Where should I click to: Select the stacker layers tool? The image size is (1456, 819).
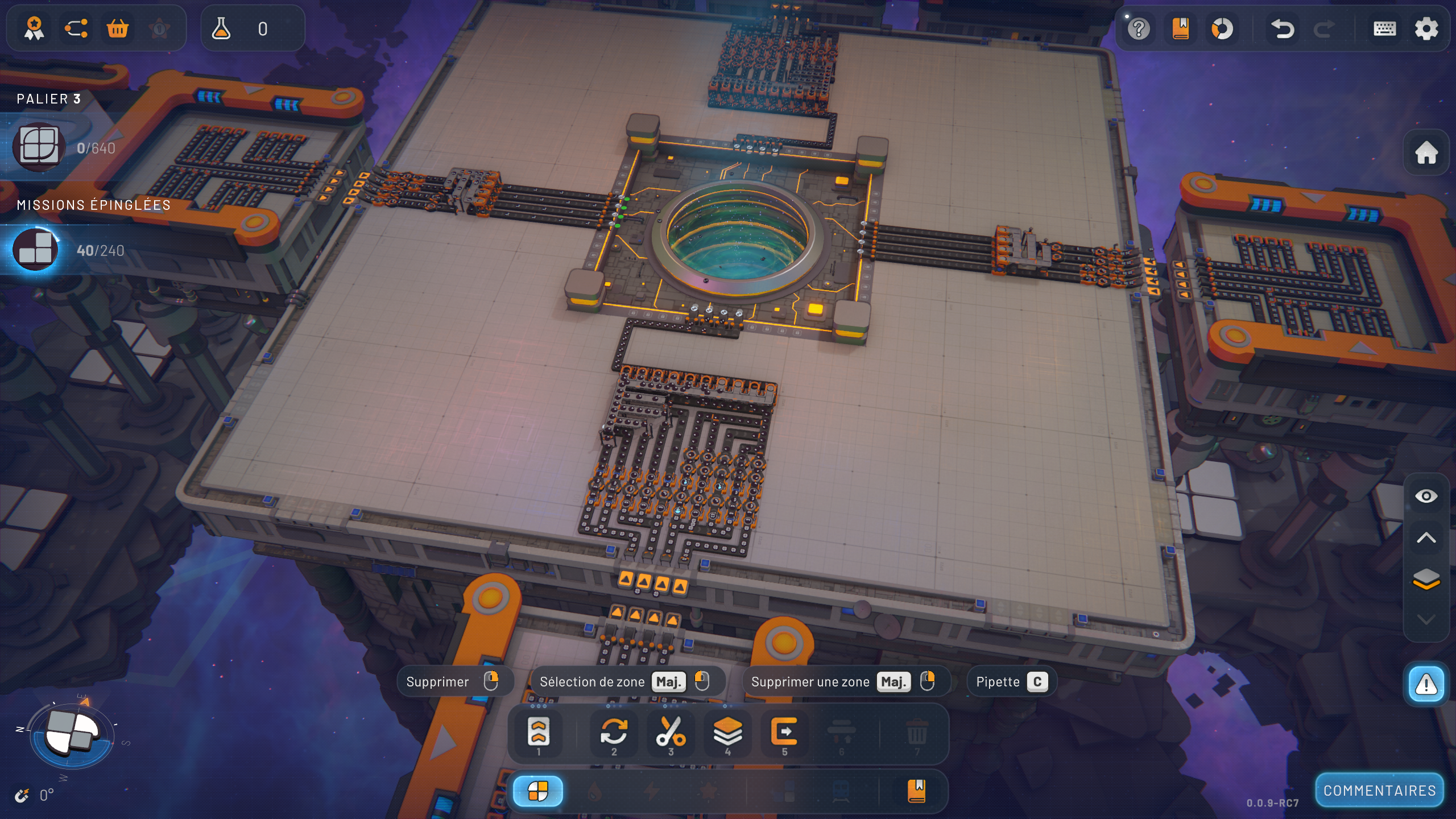727,732
